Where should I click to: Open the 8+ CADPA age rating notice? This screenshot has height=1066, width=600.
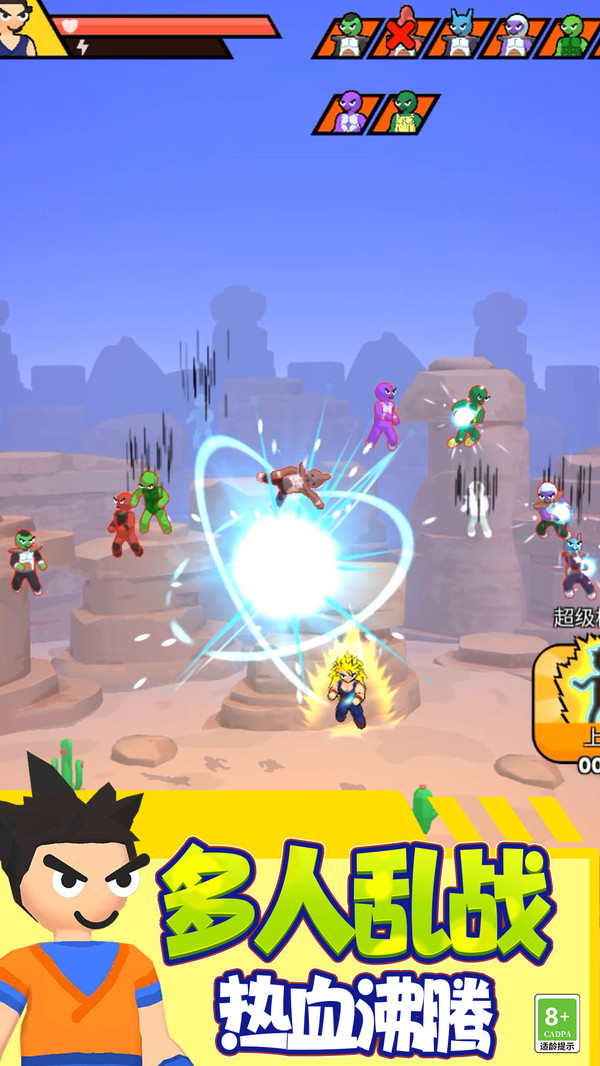point(556,1023)
